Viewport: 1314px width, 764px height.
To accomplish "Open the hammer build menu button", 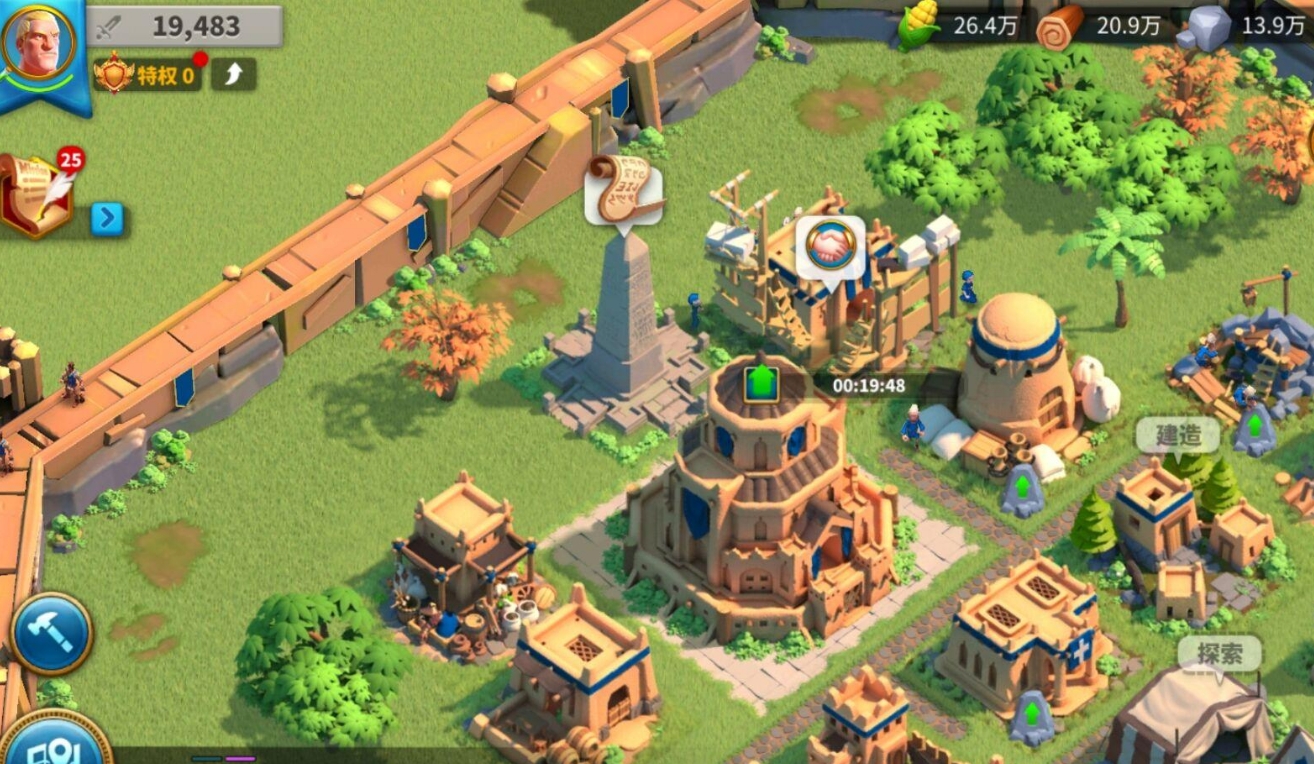I will point(50,634).
